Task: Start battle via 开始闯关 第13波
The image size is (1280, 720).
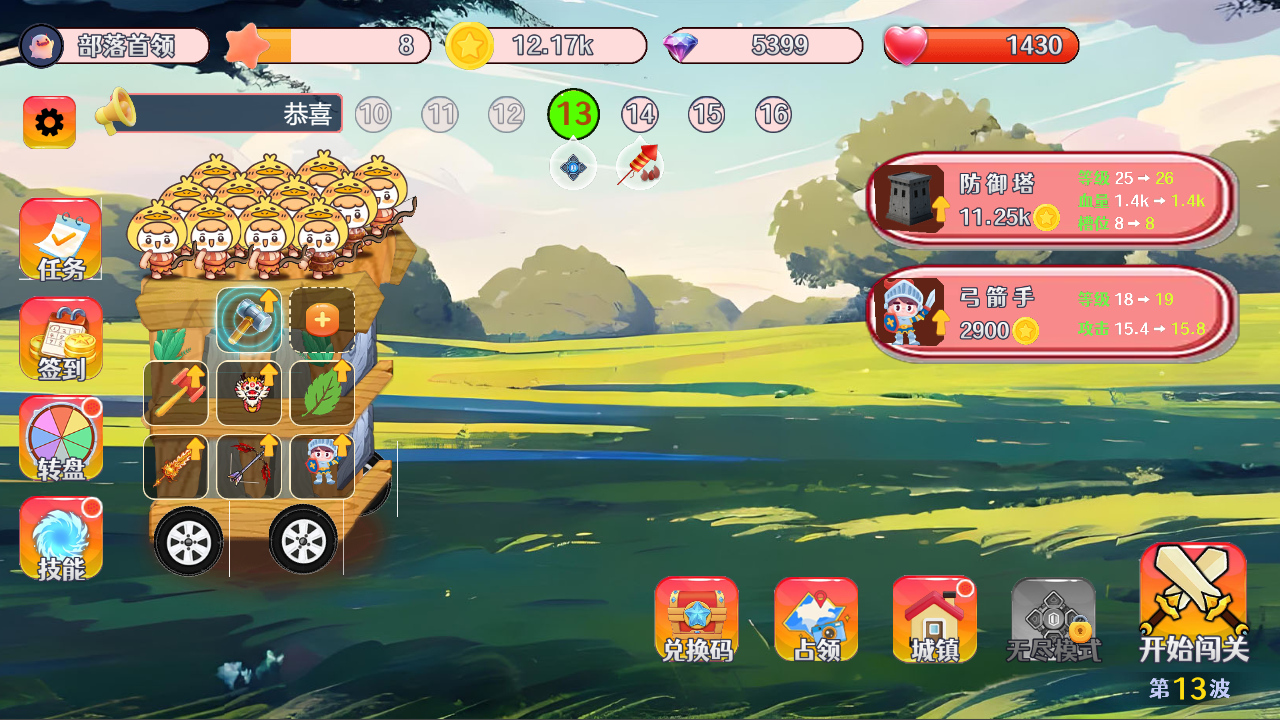Action: pos(1192,605)
